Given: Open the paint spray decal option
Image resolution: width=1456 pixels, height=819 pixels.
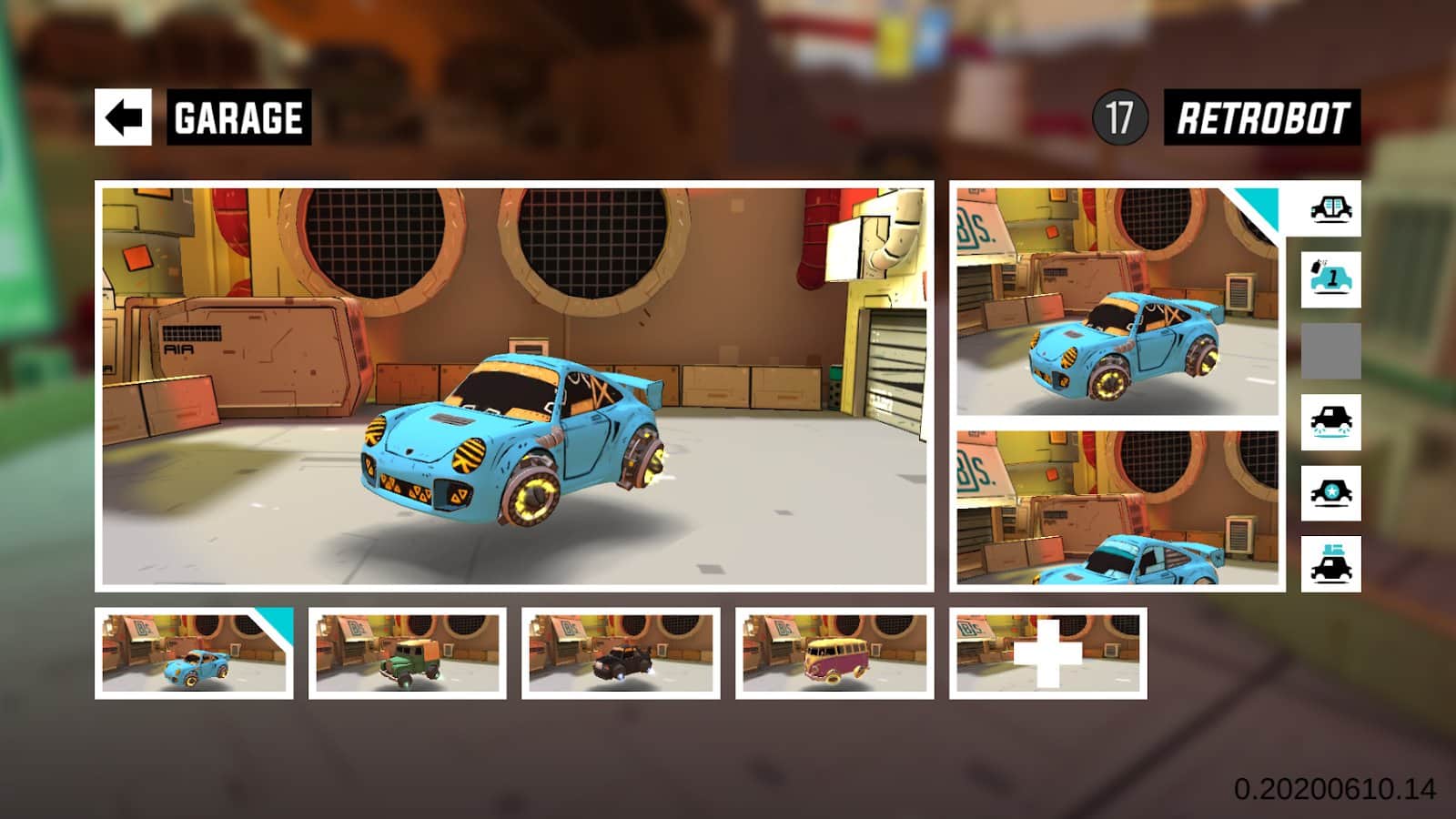Looking at the screenshot, I should (1332, 282).
